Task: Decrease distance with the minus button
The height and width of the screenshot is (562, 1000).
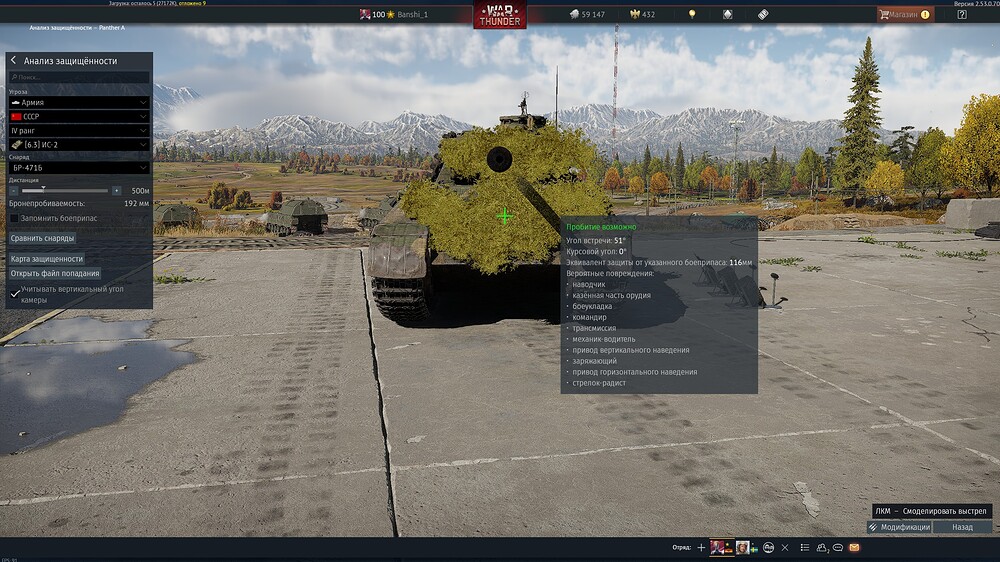Action: point(14,190)
